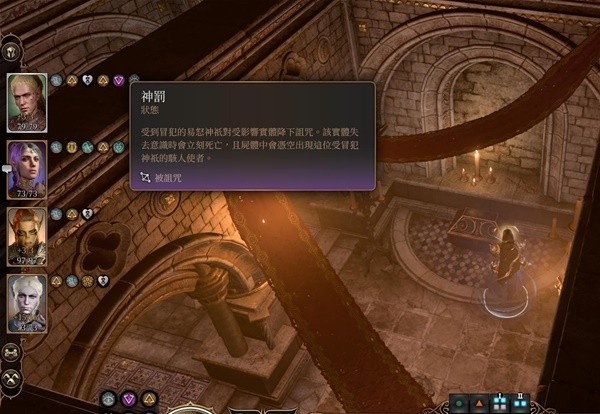Viewport: 600px width, 414px height.
Task: Click the crossed-weapons button in the left corner
Action: pyautogui.click(x=12, y=379)
